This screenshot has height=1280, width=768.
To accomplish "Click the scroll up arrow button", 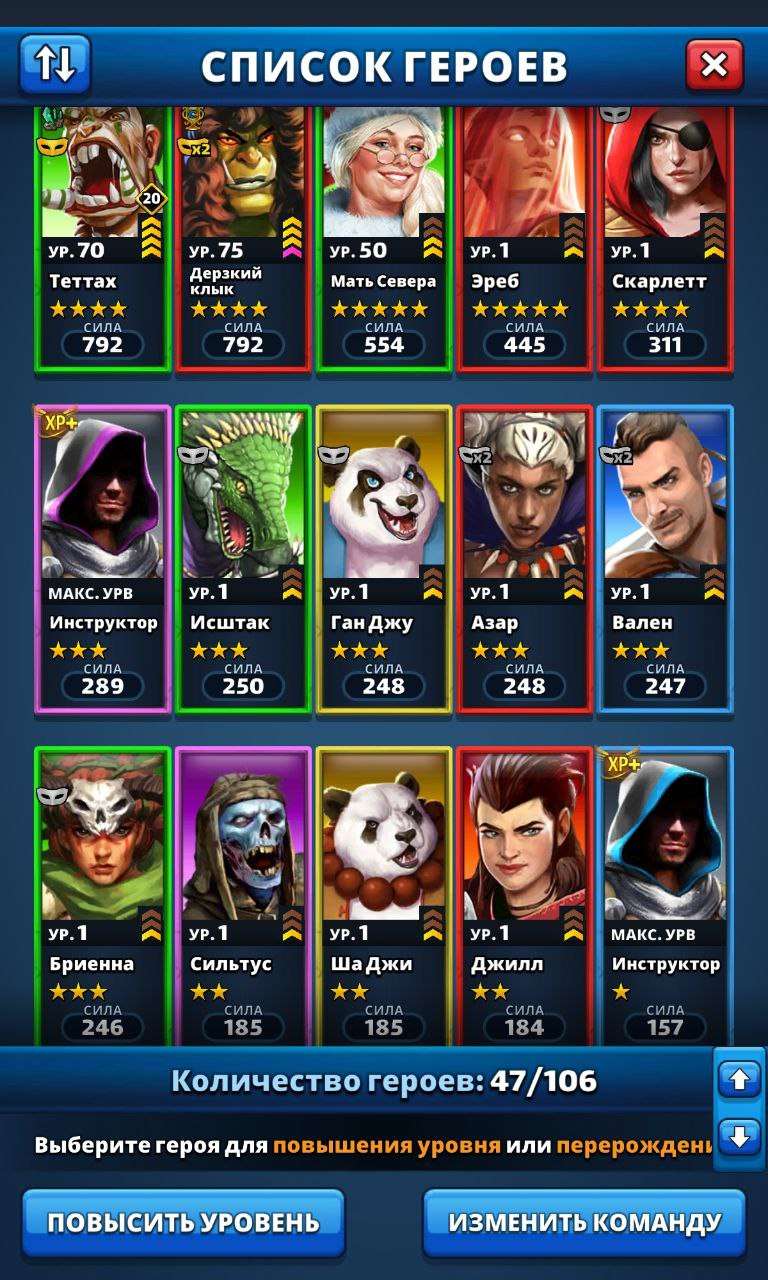I will 740,1080.
